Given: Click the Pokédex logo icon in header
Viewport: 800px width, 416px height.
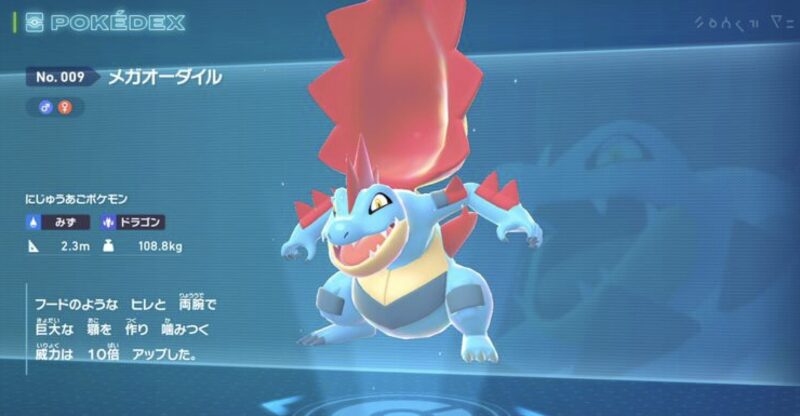Looking at the screenshot, I should 33,22.
